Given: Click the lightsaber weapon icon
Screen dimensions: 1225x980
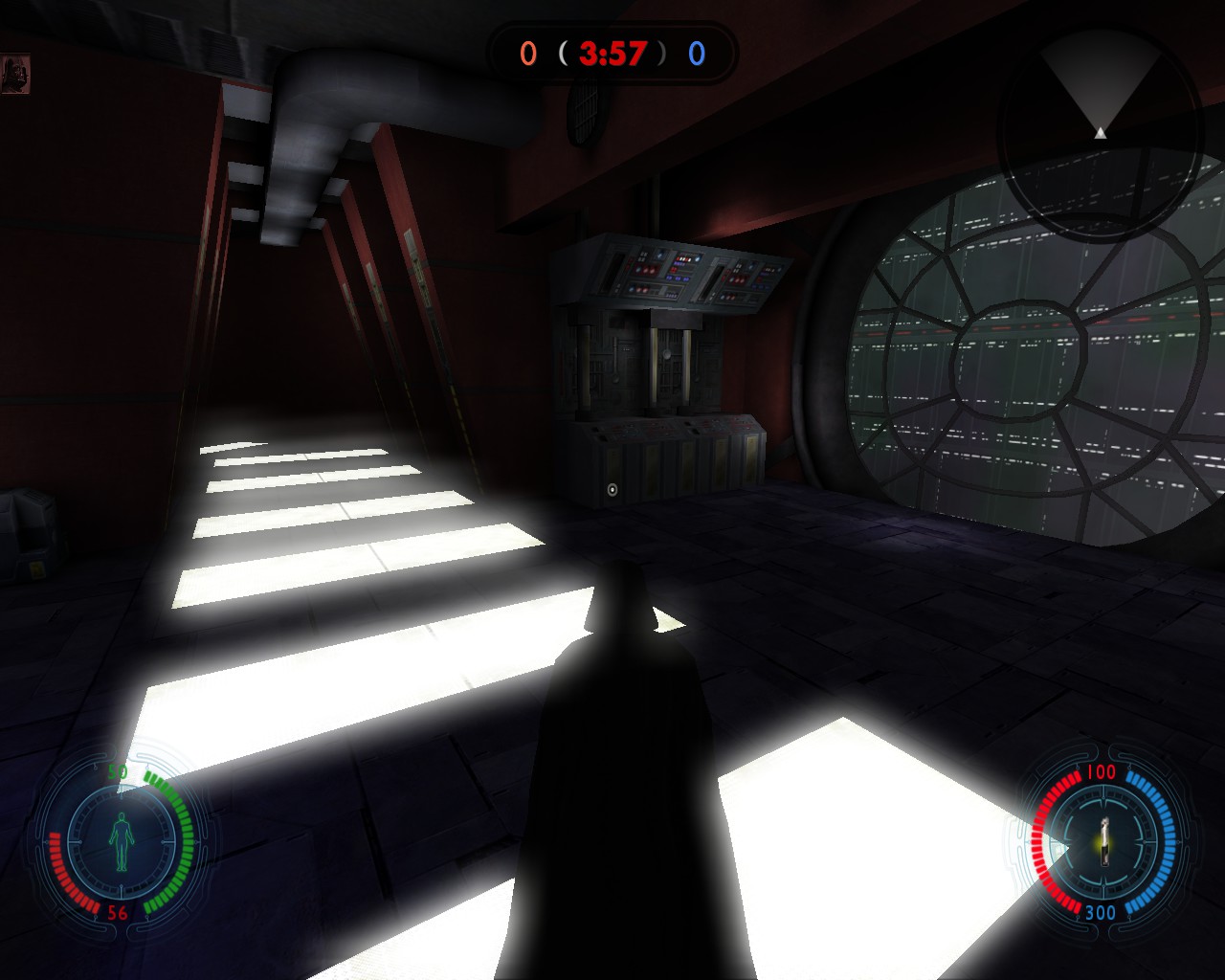Looking at the screenshot, I should click(x=1104, y=840).
